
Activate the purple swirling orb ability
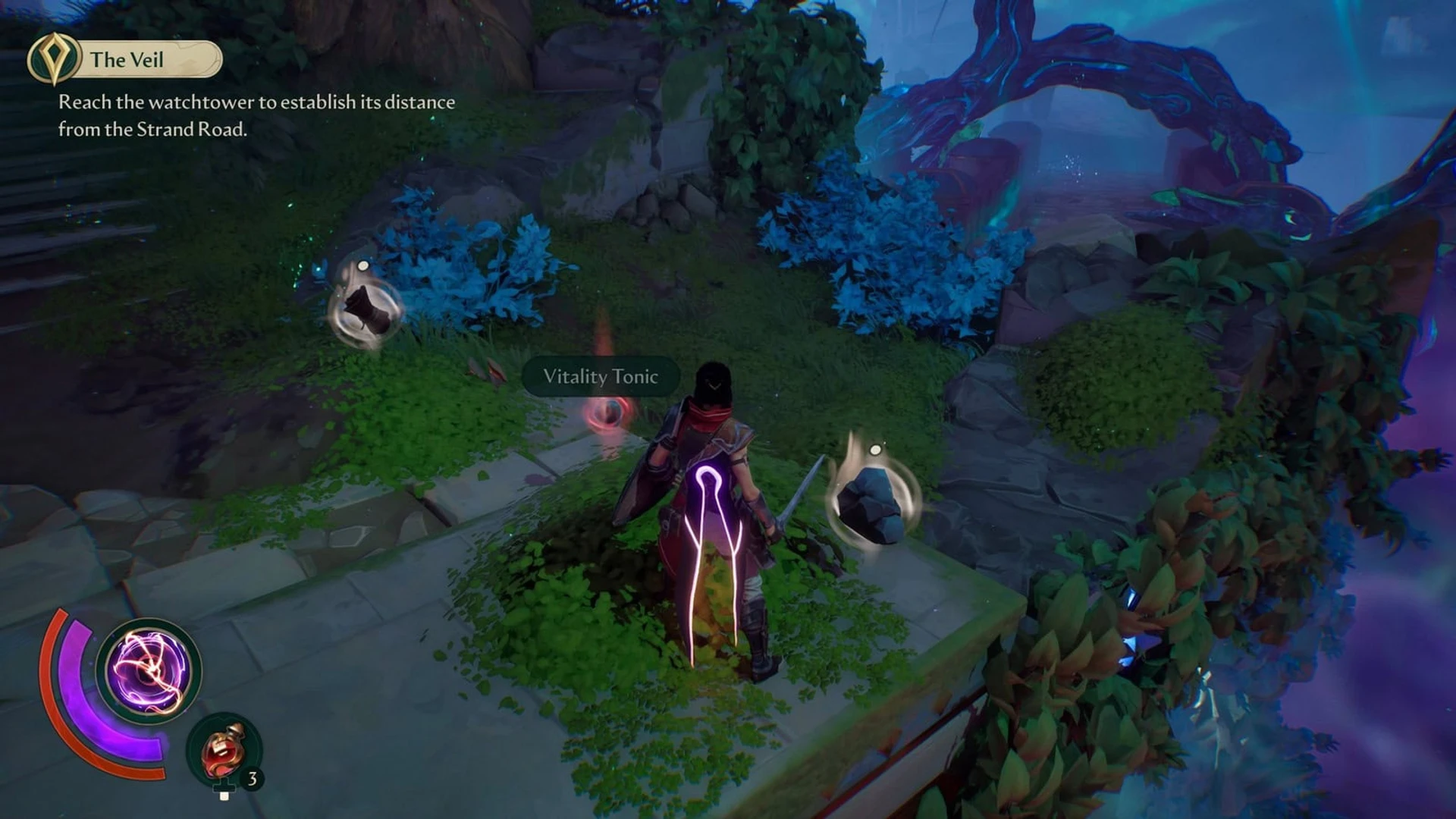click(x=149, y=670)
